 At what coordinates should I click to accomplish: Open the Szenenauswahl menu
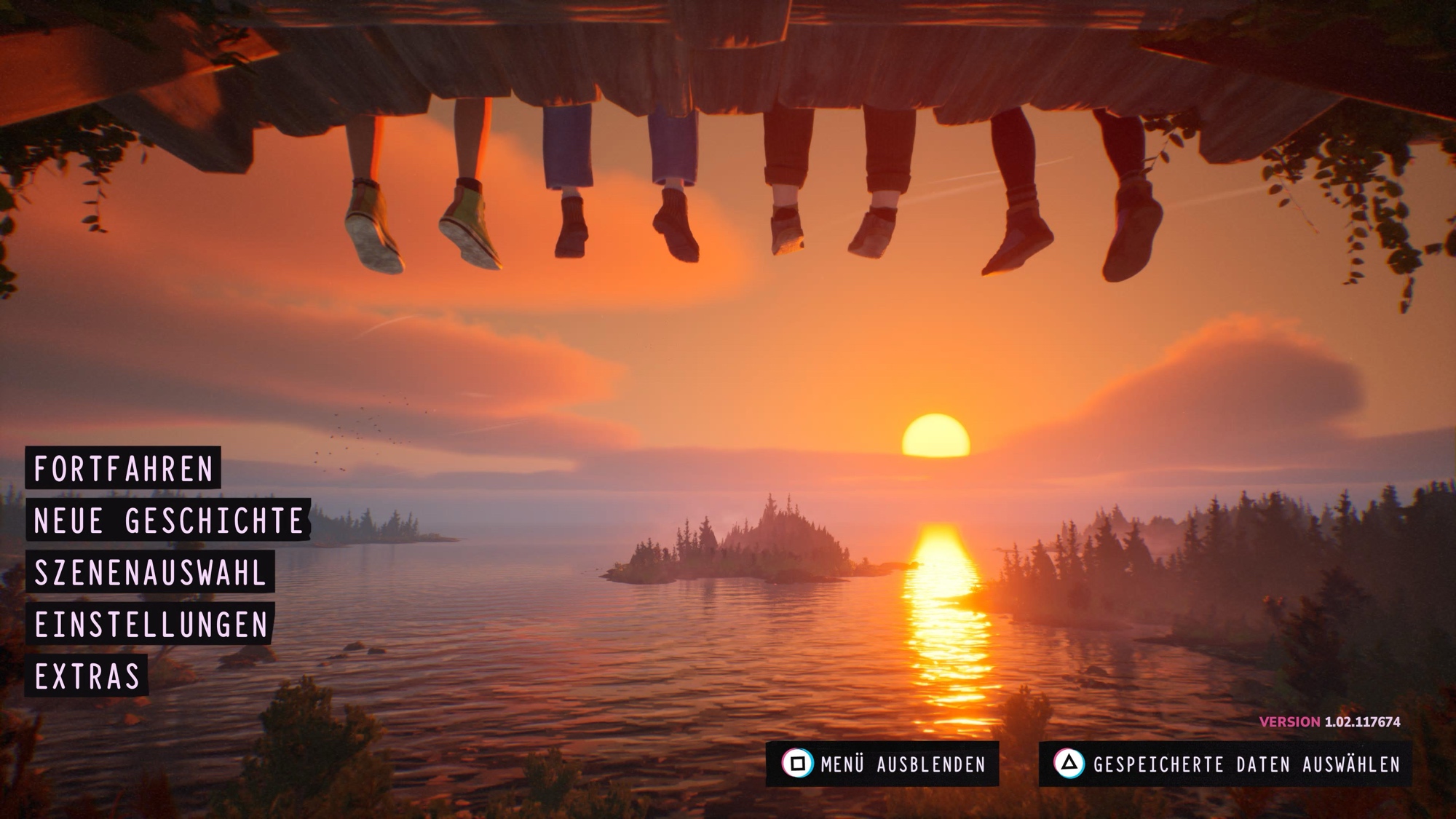[150, 572]
